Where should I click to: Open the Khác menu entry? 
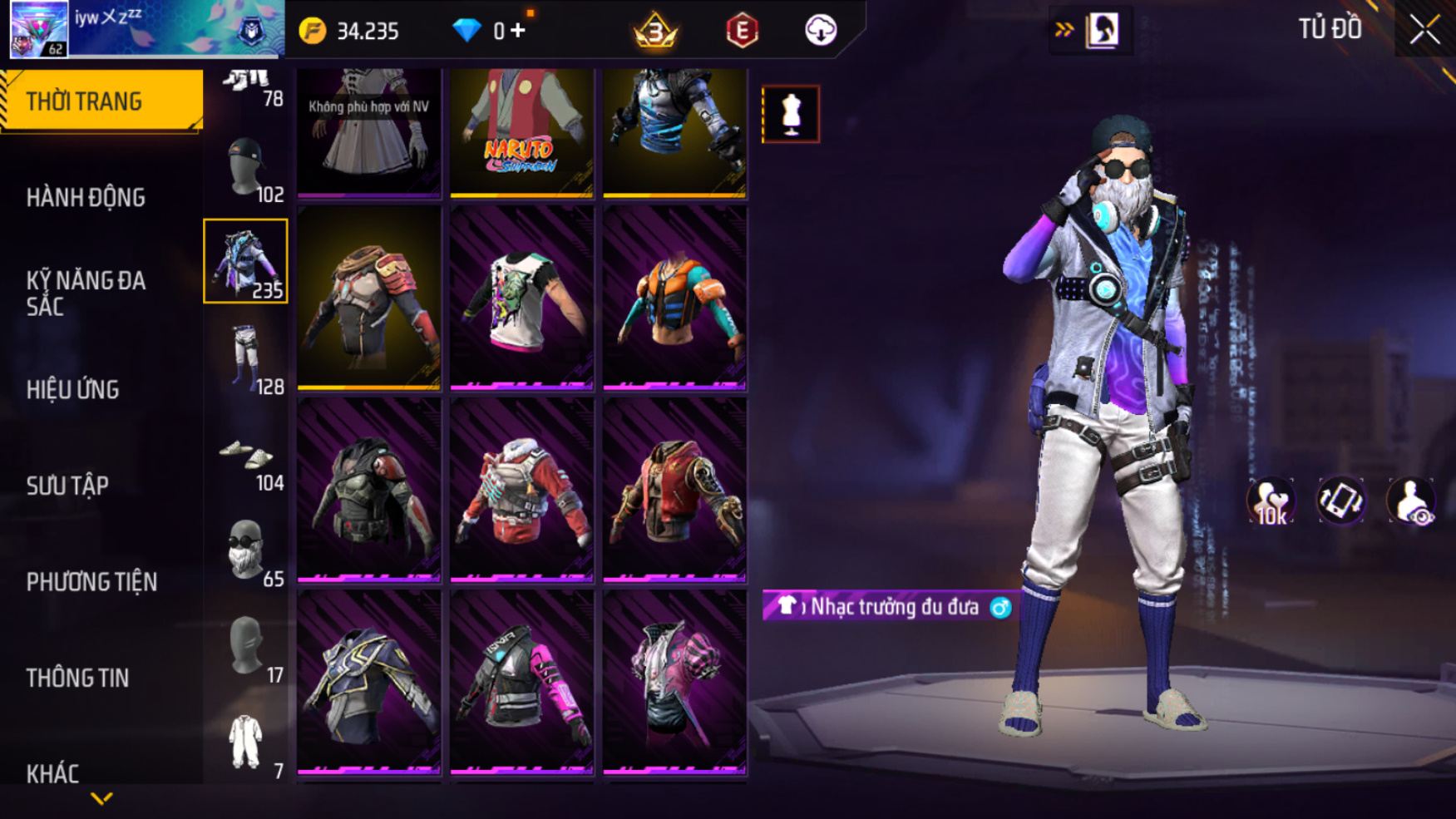click(52, 773)
